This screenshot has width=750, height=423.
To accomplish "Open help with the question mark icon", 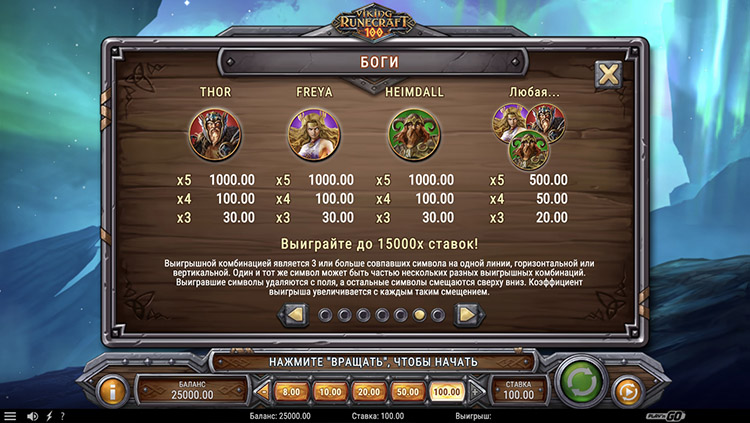I will pyautogui.click(x=62, y=416).
